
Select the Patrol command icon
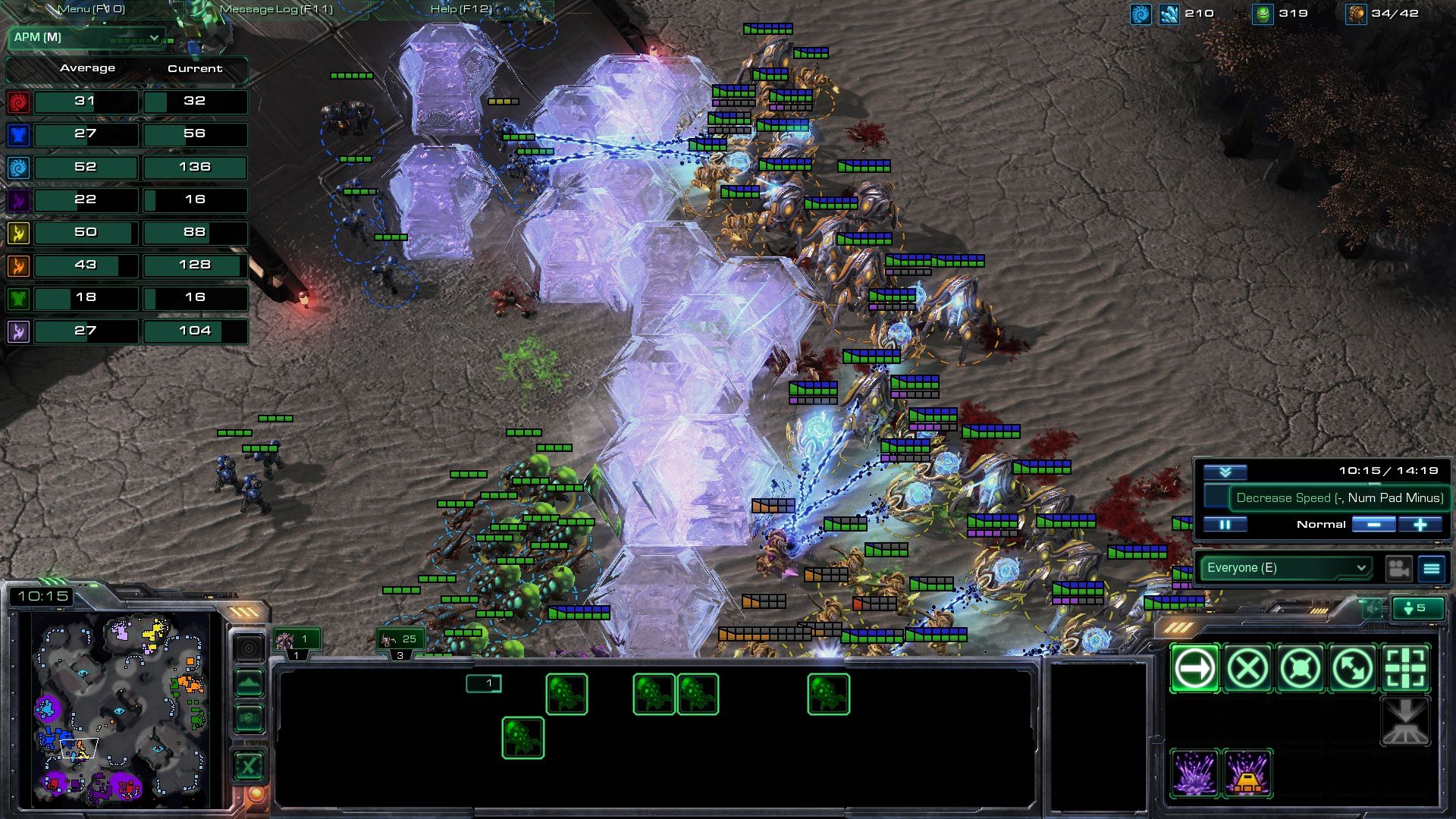pos(1353,669)
